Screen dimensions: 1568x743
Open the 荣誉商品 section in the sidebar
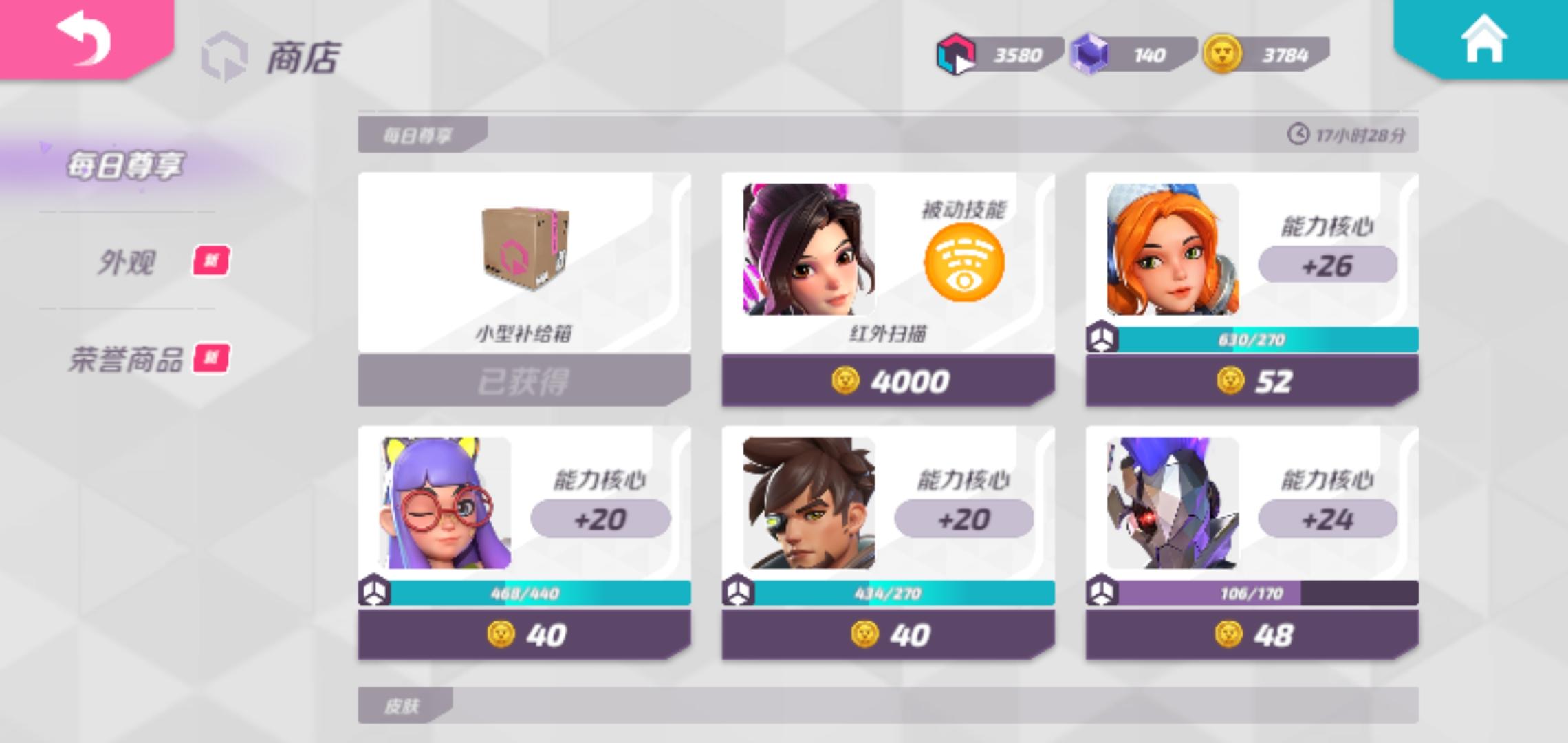point(127,358)
